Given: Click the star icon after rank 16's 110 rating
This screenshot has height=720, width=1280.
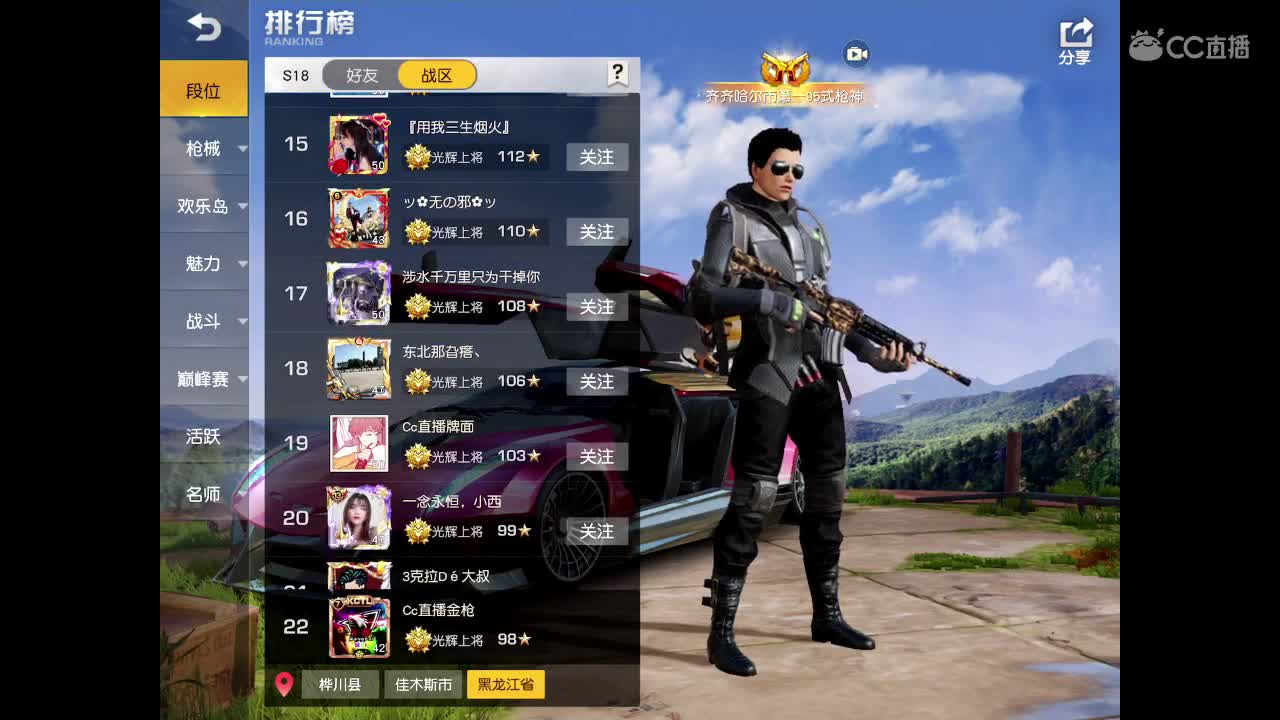Looking at the screenshot, I should pyautogui.click(x=531, y=232).
